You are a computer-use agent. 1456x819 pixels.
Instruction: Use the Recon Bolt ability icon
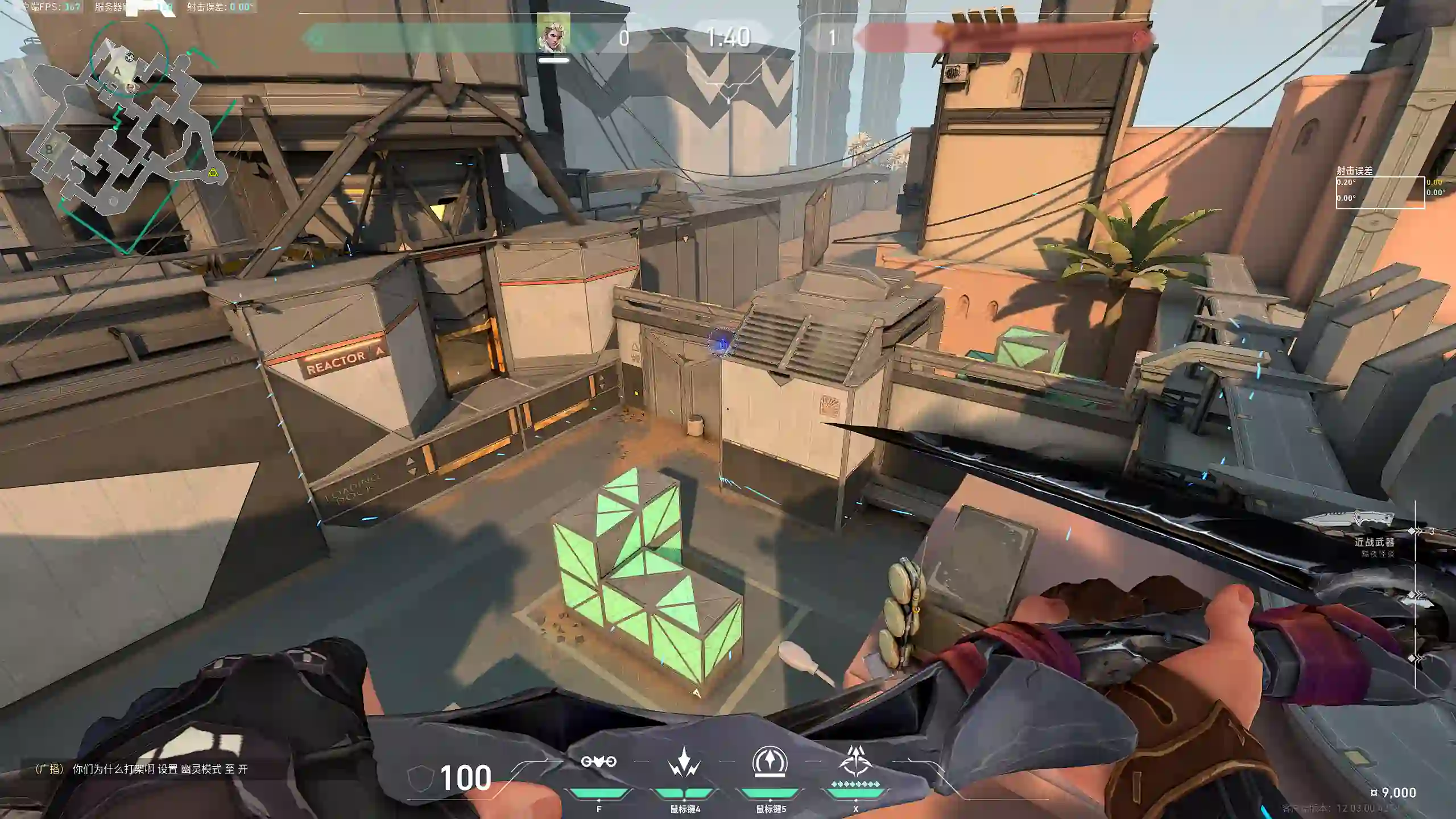(x=770, y=762)
